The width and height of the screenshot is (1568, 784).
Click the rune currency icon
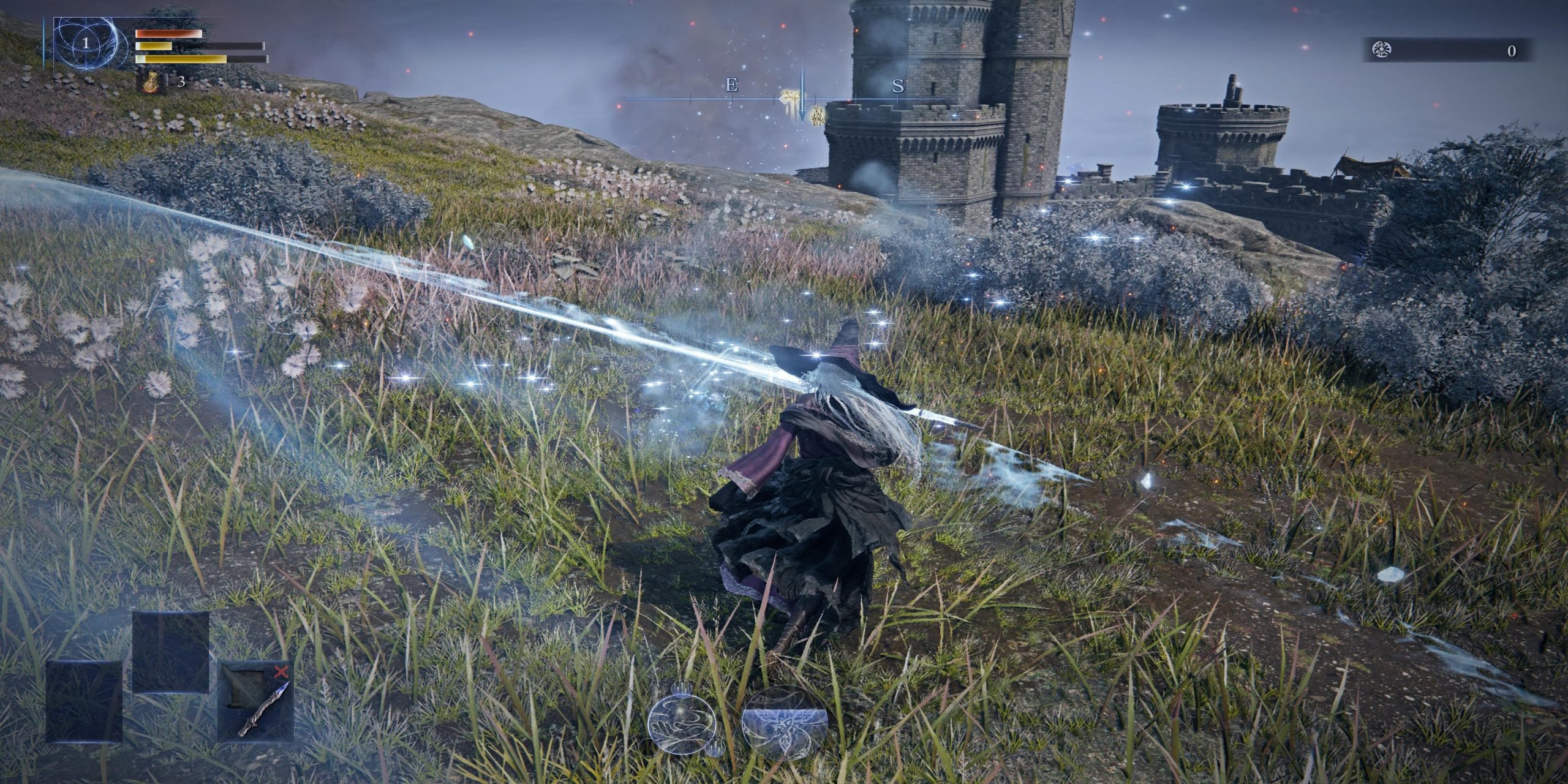(1382, 50)
